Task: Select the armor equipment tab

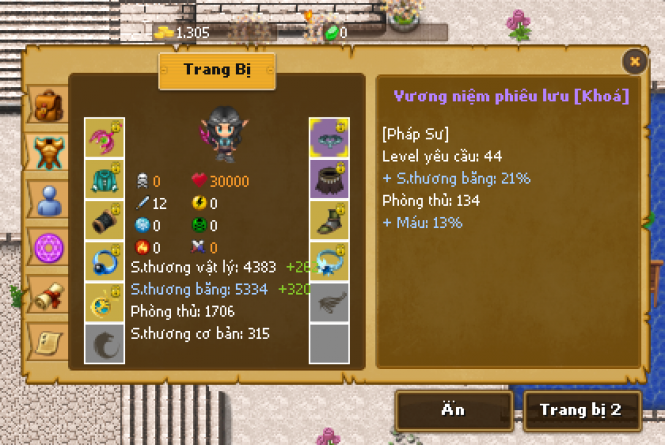Action: point(46,152)
